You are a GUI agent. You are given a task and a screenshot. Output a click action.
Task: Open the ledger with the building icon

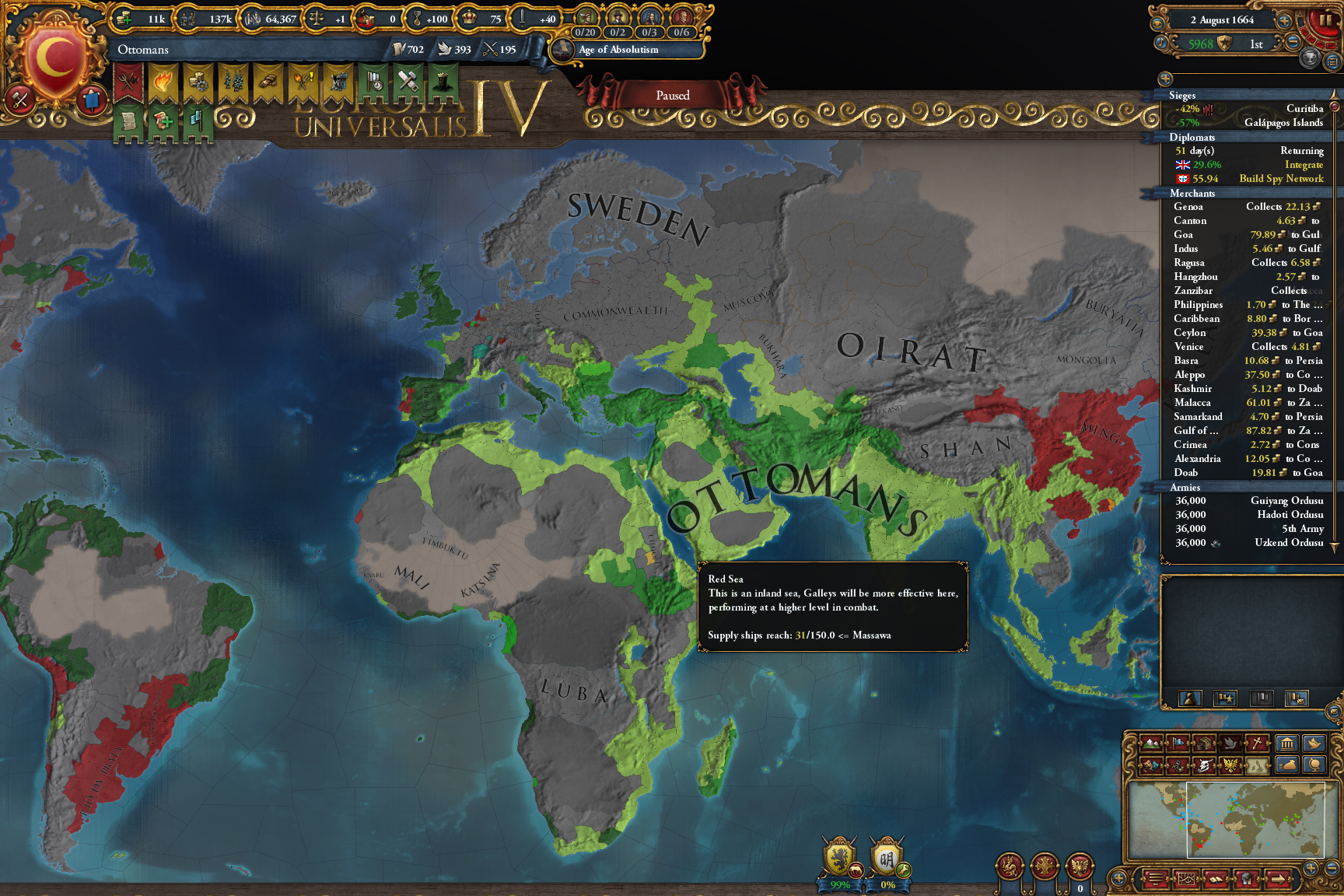point(1286,744)
